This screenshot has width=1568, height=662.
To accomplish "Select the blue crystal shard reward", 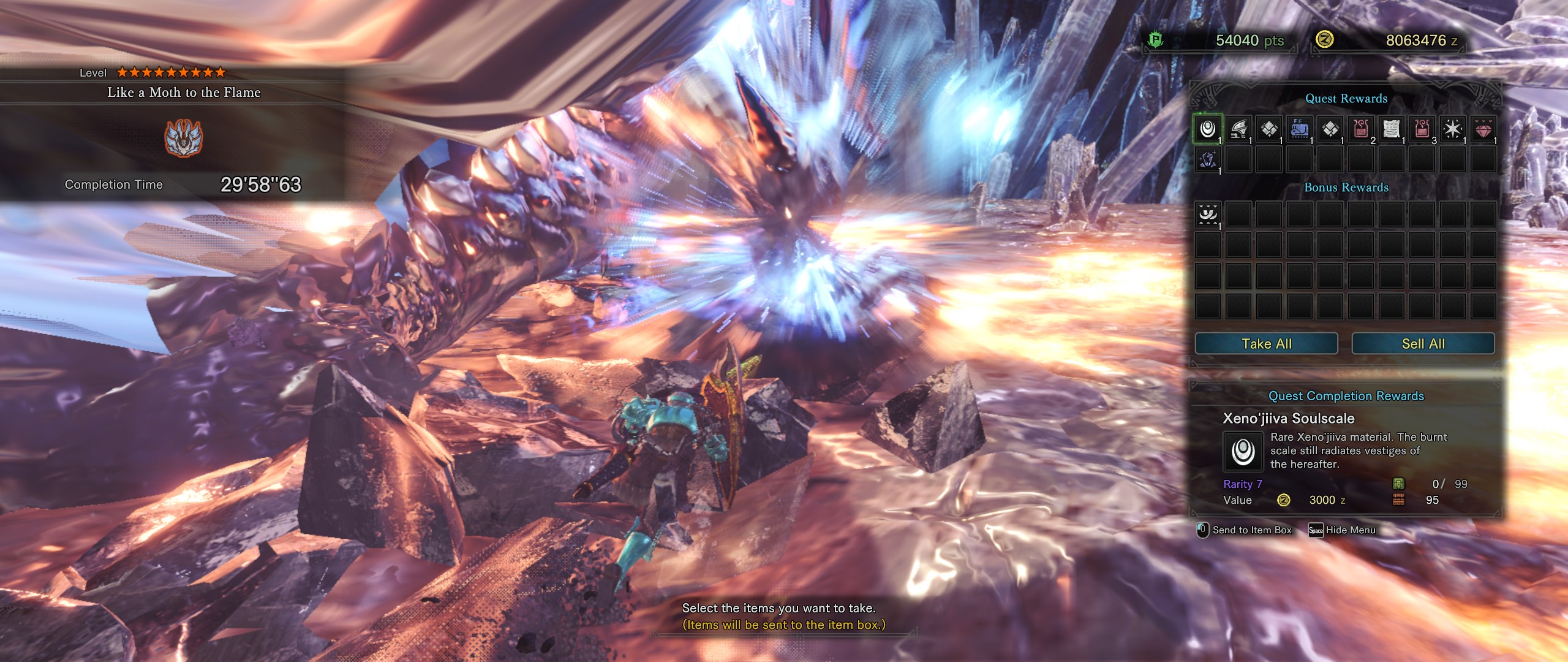I will pos(1207,159).
